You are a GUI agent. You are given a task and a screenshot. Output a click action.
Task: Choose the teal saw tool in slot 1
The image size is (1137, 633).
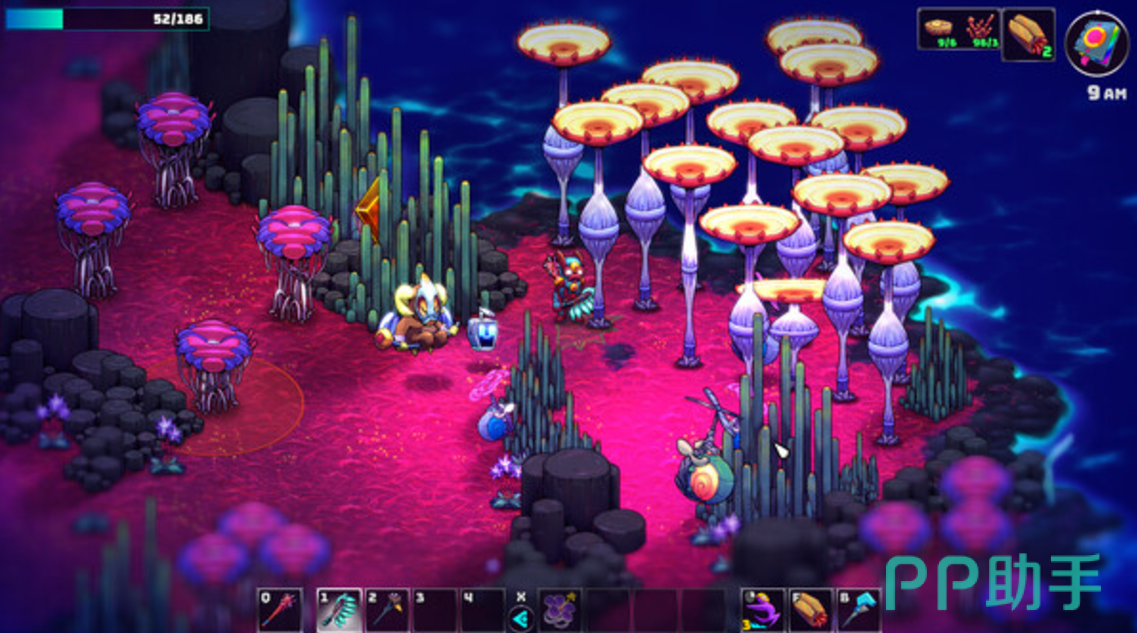339,610
